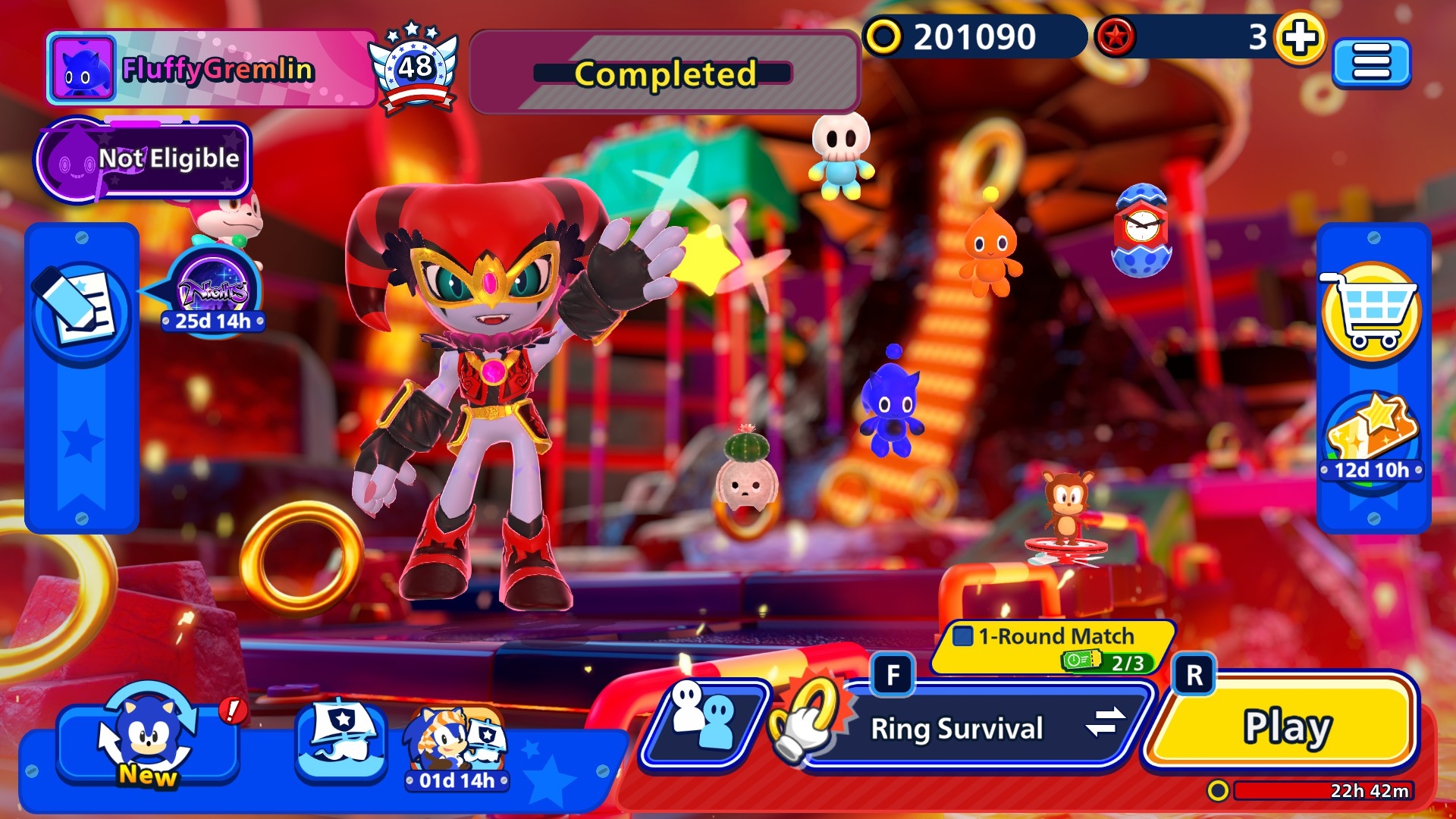Open the pirate ship icon button
This screenshot has height=819, width=1456.
click(x=341, y=739)
